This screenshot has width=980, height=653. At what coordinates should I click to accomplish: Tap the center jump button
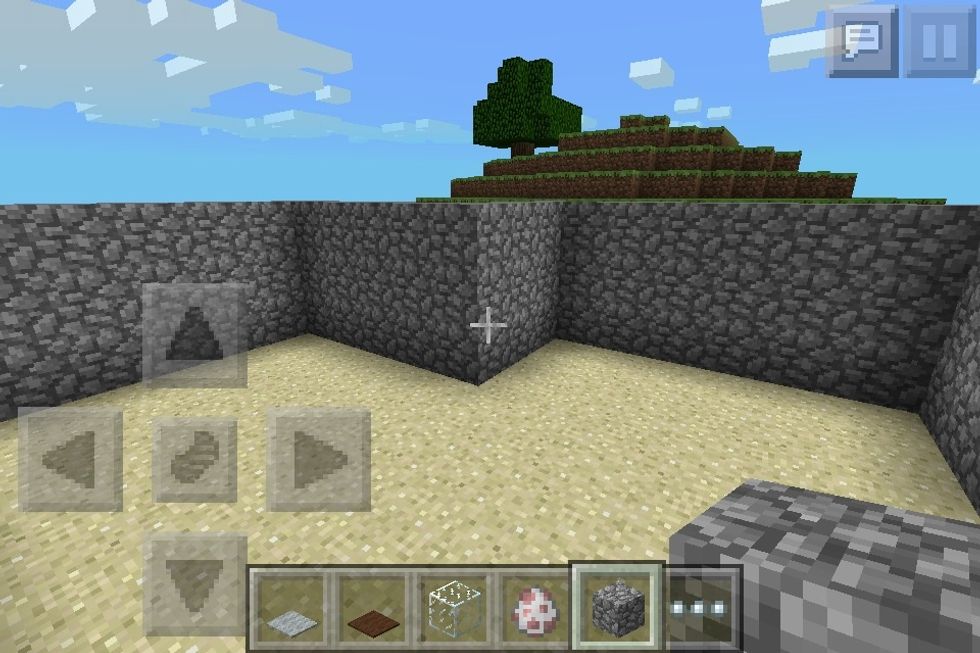click(x=195, y=460)
